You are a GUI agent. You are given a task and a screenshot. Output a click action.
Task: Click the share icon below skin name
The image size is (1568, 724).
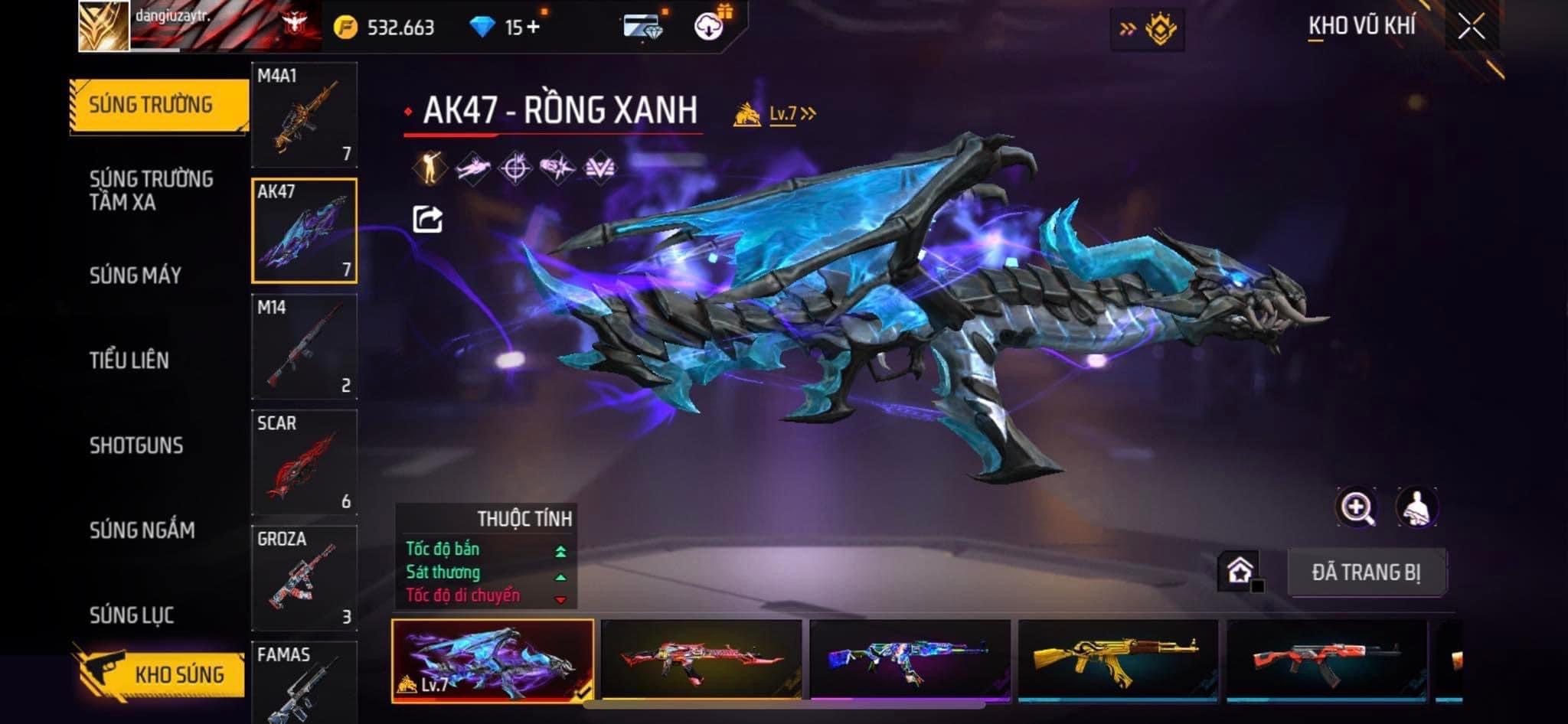pos(427,220)
